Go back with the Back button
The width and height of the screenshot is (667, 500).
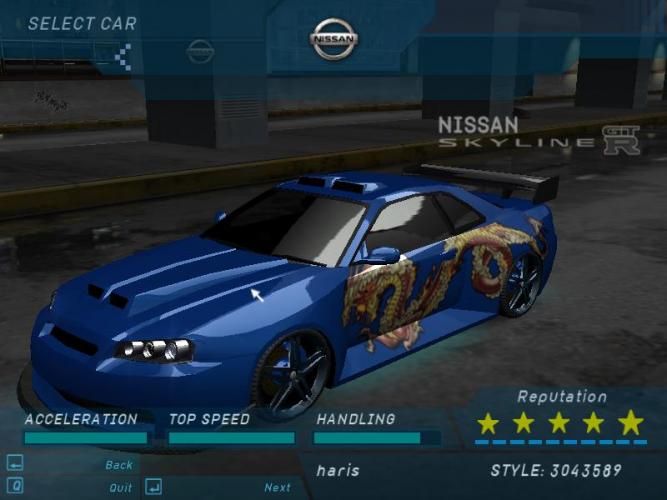tap(118, 465)
